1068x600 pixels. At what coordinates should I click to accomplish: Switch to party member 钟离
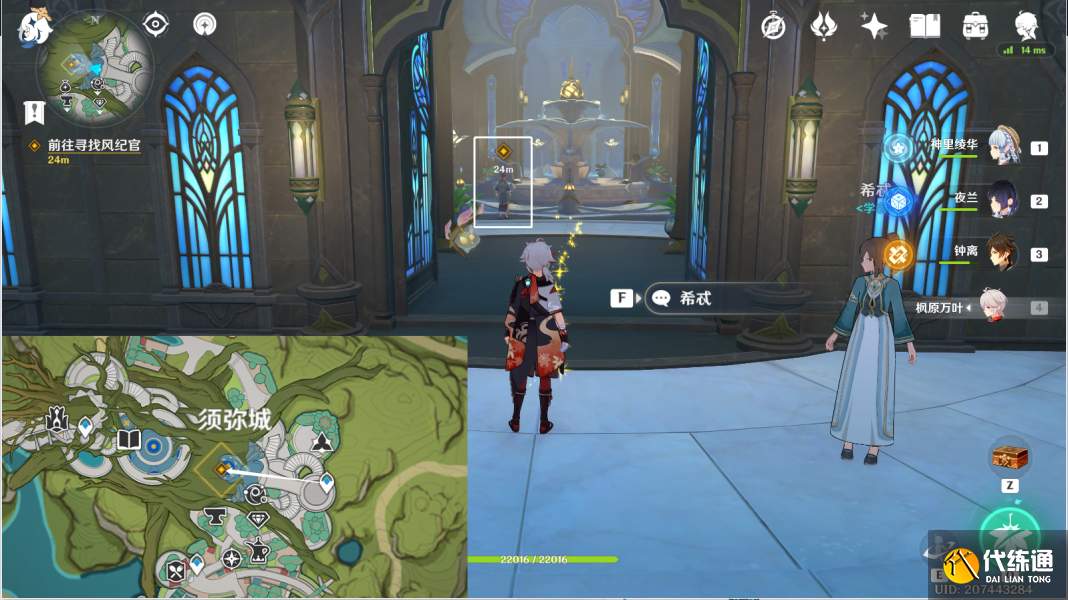[1003, 253]
